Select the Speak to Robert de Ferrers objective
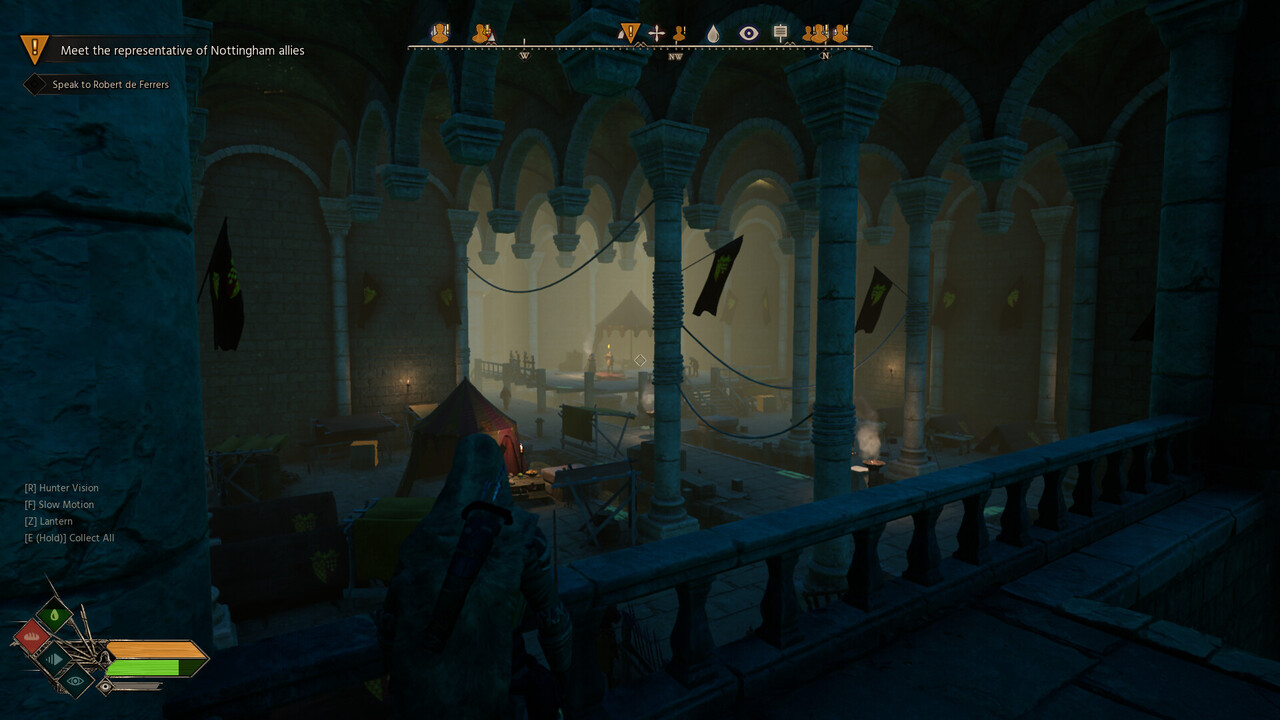The image size is (1280, 720). [110, 85]
